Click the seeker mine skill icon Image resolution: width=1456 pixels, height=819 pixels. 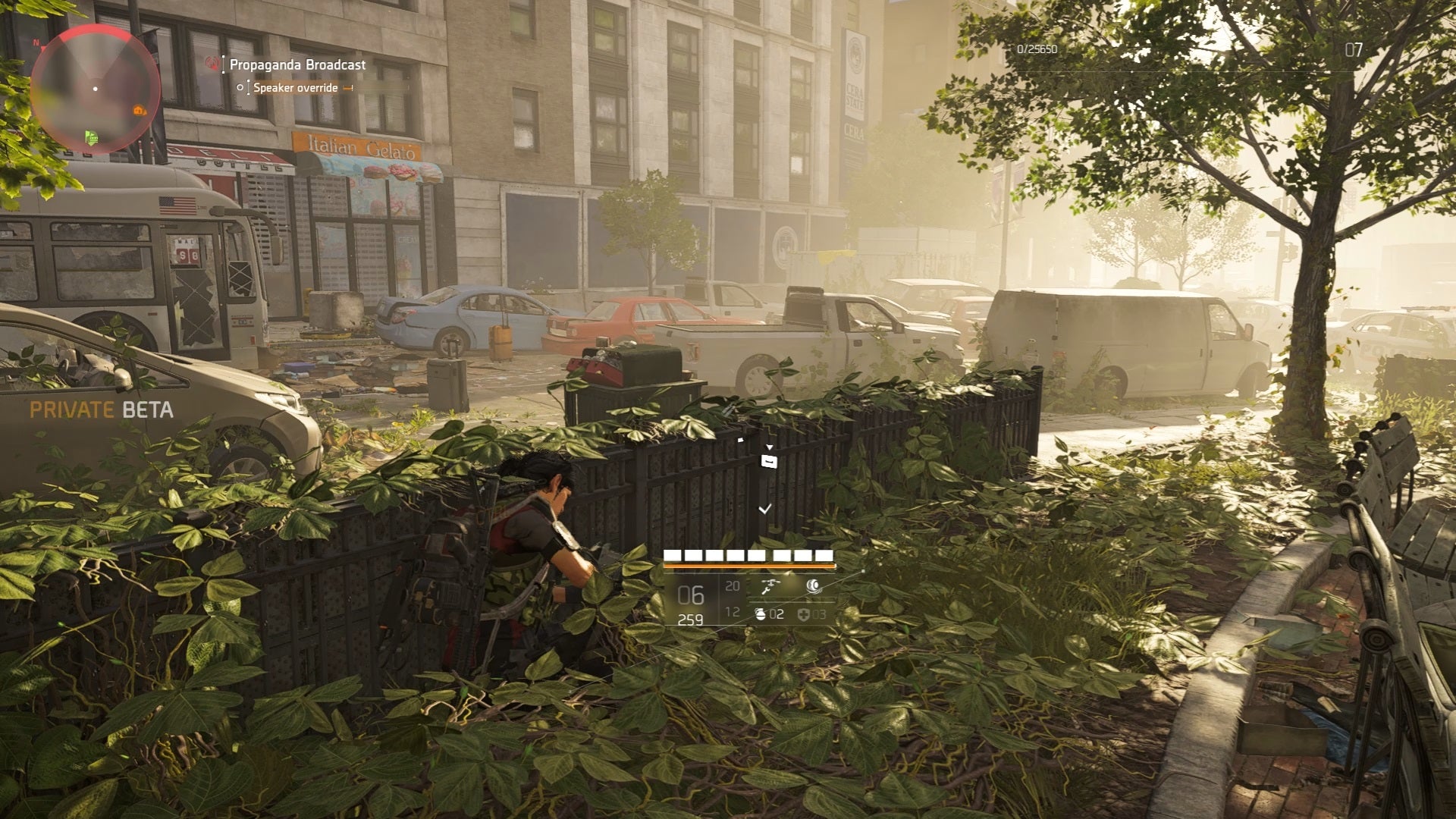tap(813, 586)
